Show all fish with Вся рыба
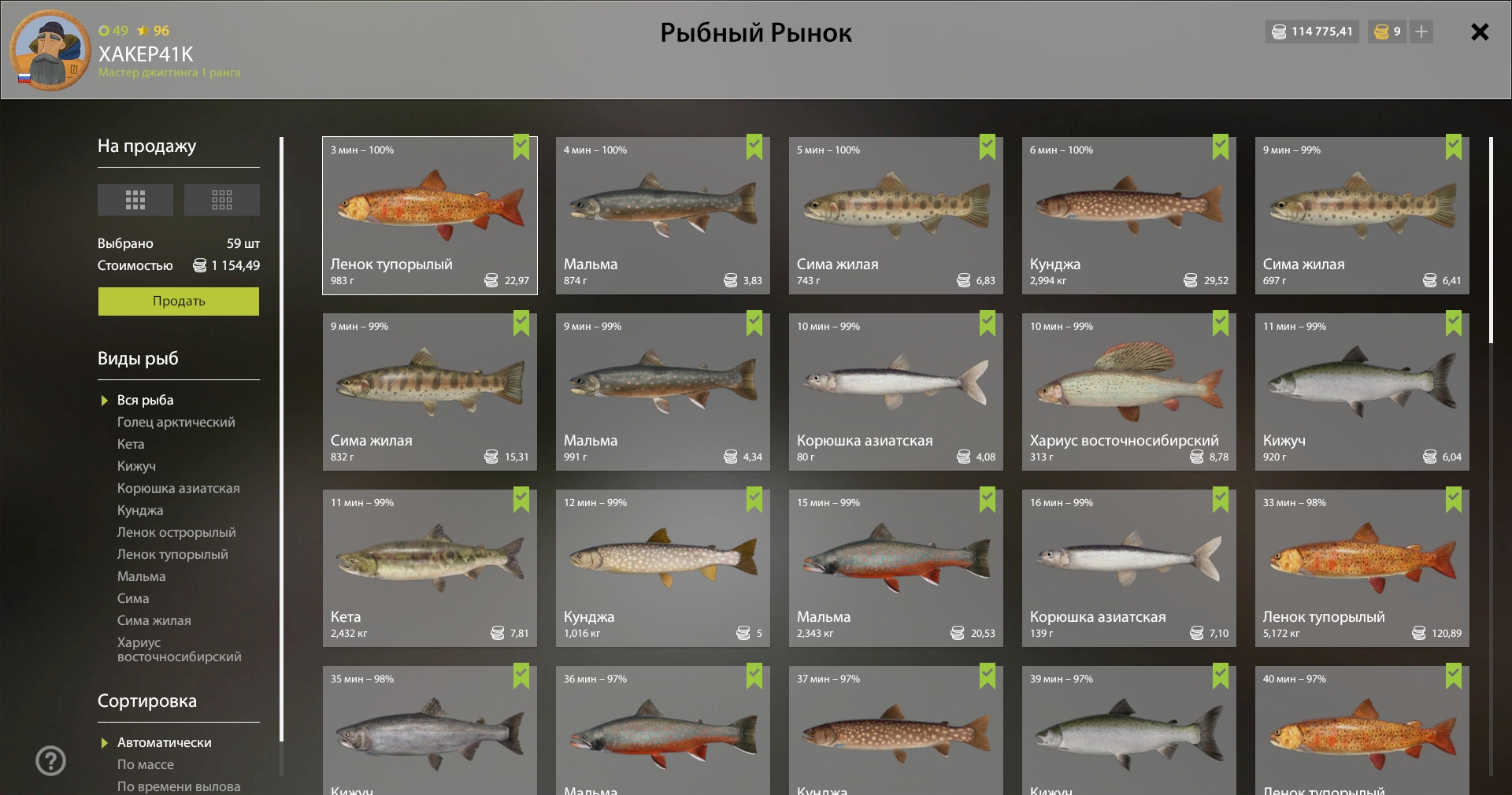This screenshot has height=795, width=1512. 145,400
